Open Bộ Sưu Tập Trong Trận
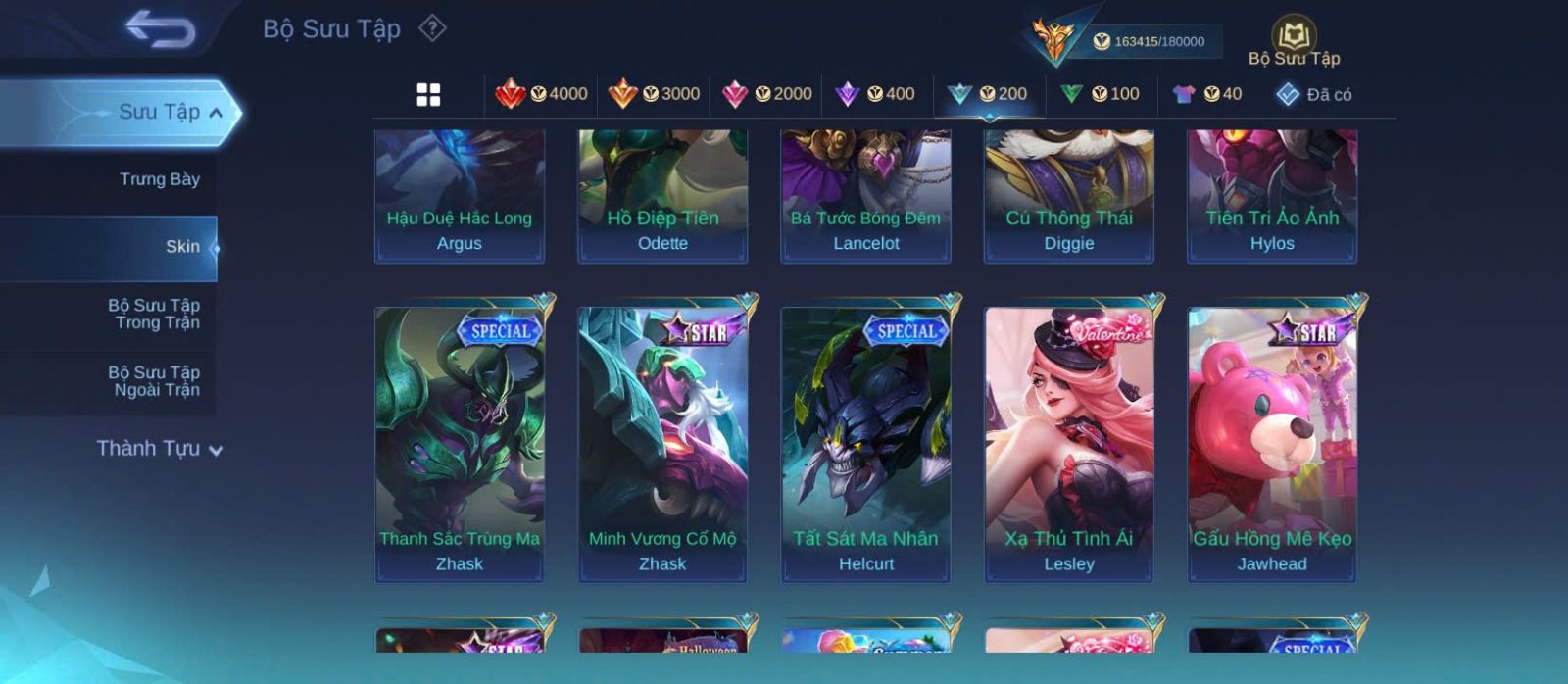Image resolution: width=1568 pixels, height=684 pixels. tap(154, 314)
